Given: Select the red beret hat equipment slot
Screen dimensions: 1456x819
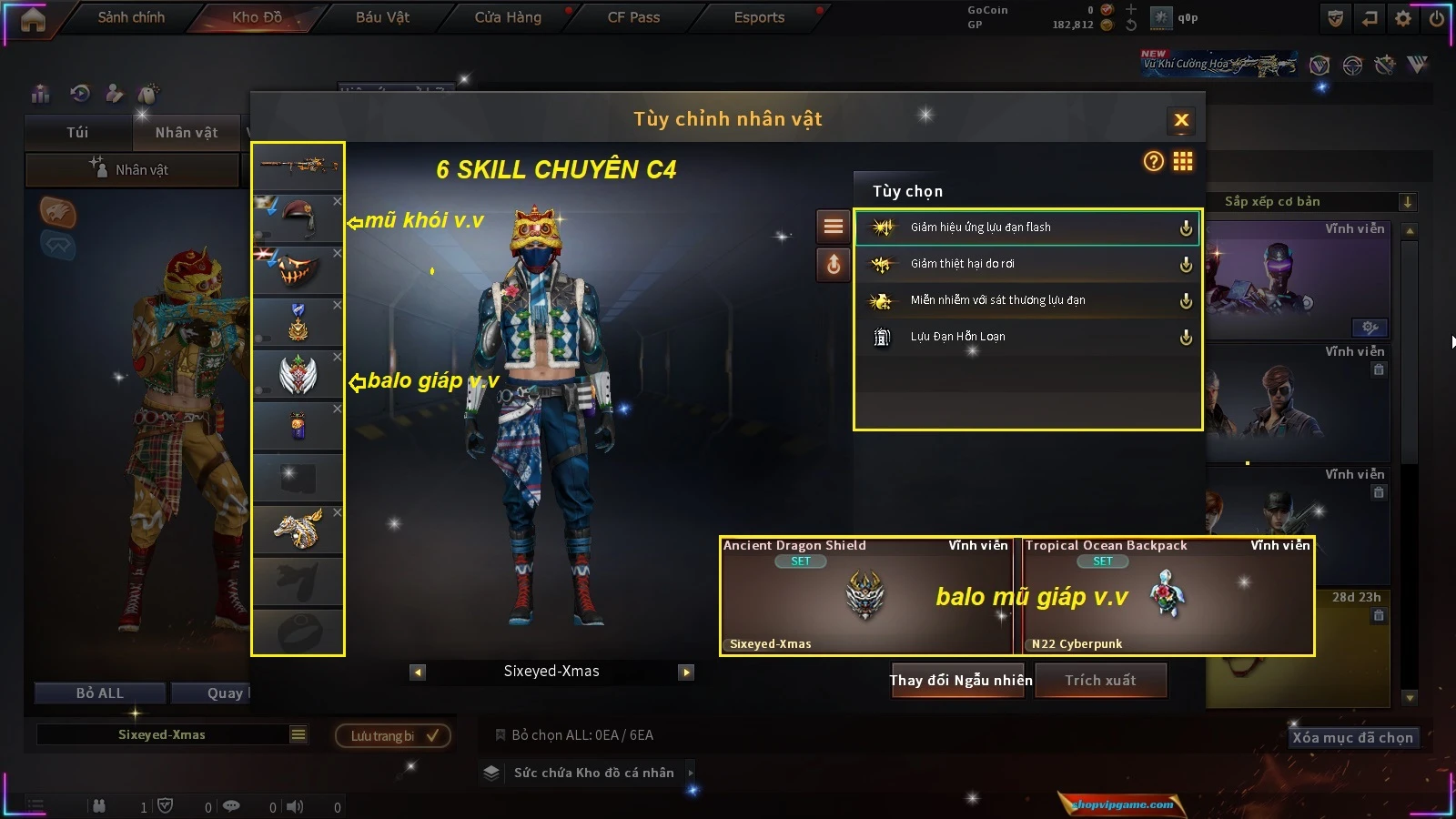Looking at the screenshot, I should coord(298,217).
